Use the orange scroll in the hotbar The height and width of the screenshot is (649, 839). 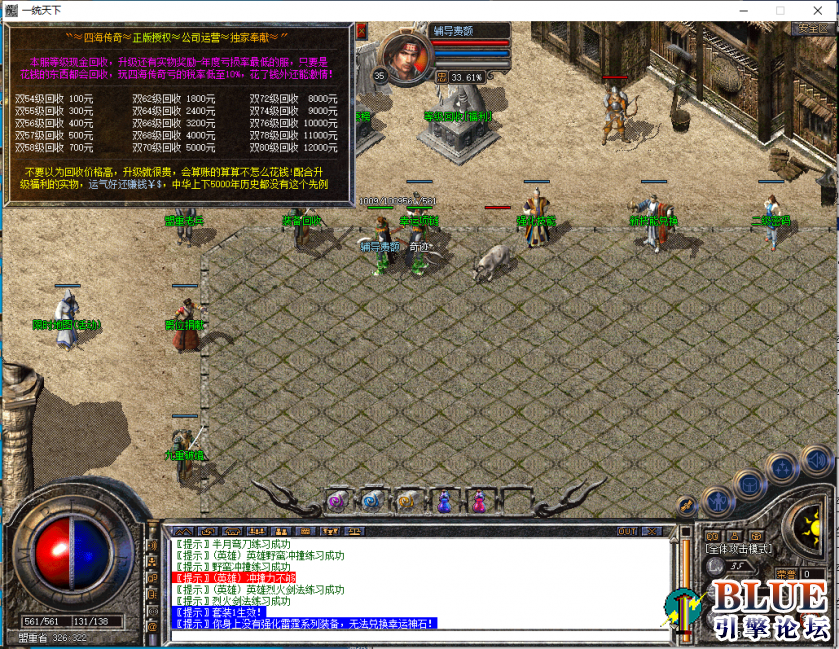(x=406, y=500)
